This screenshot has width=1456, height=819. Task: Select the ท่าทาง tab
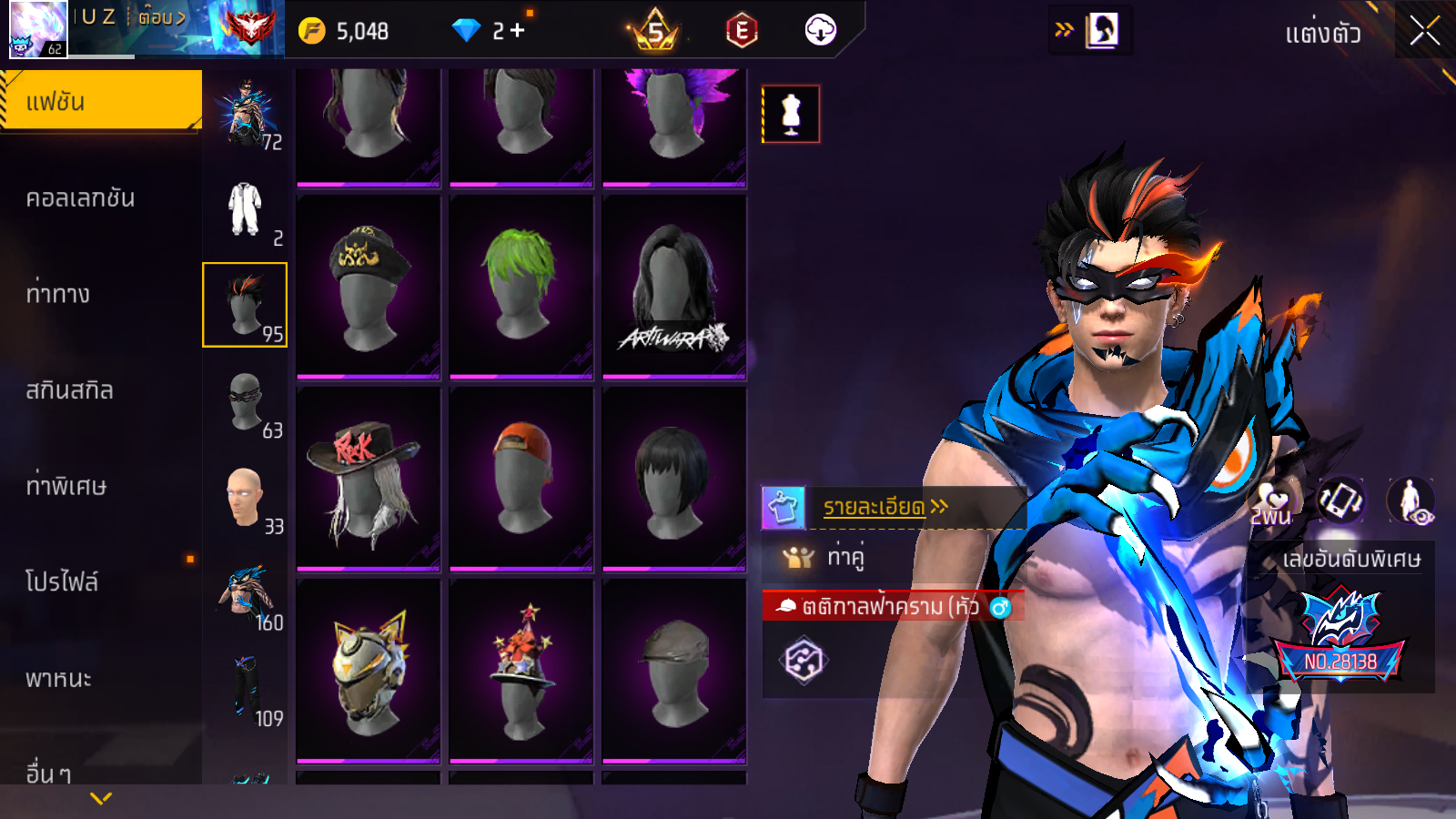(x=58, y=294)
